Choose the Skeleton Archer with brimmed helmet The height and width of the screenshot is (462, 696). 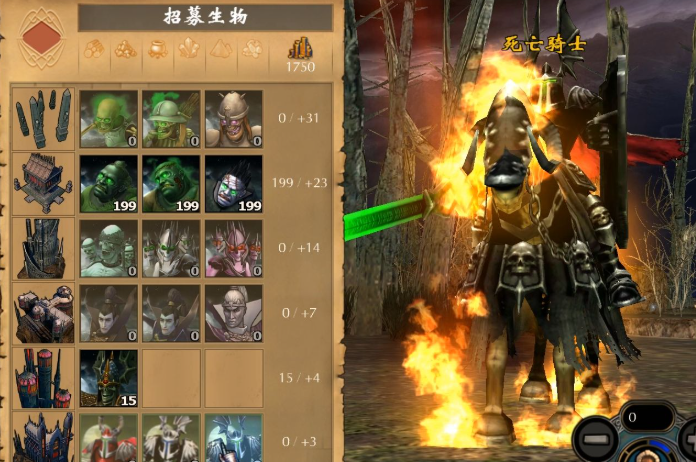pos(171,119)
